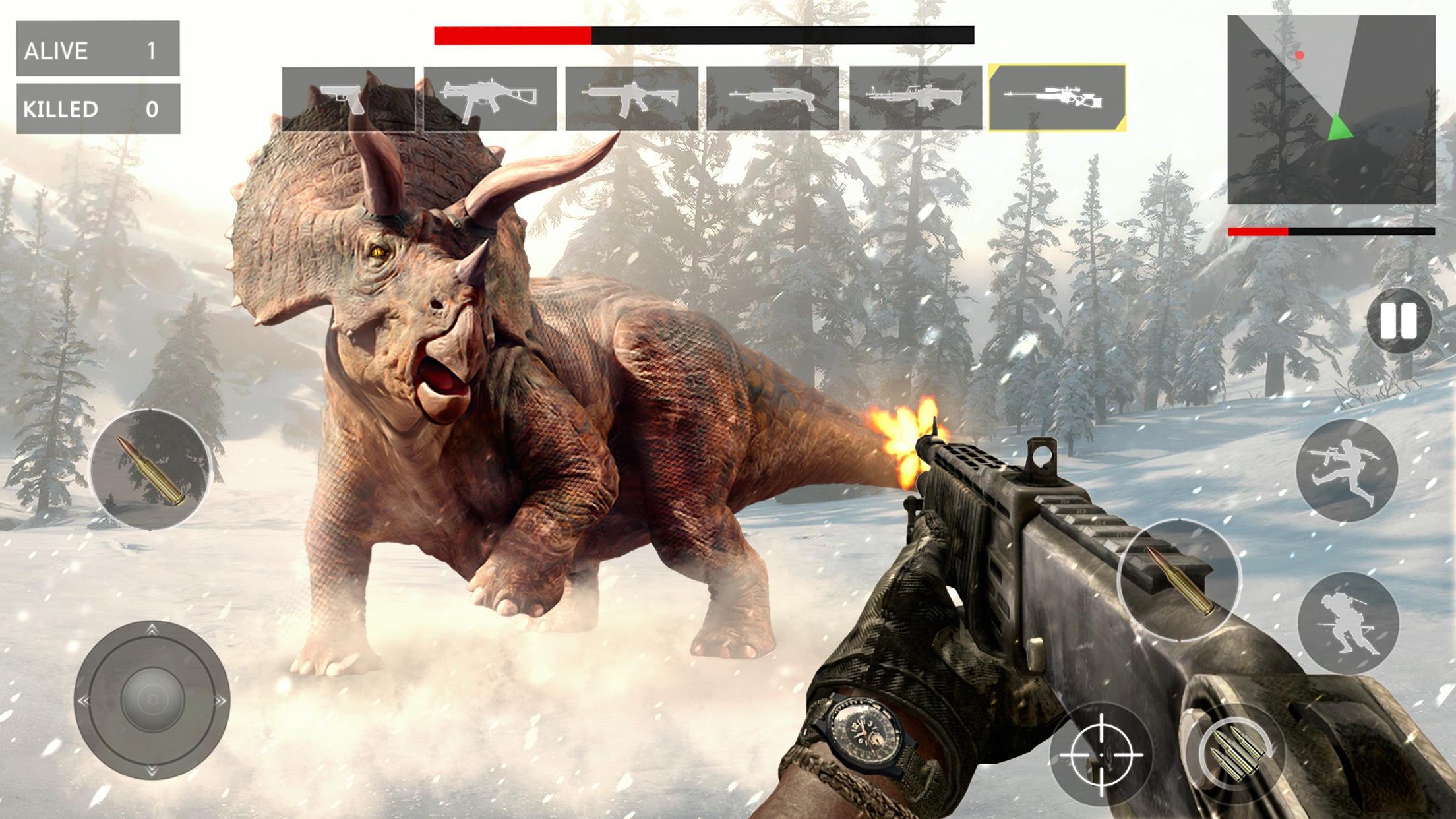This screenshot has width=1456, height=819.
Task: Equip the assault rifle weapon
Action: [x=633, y=99]
